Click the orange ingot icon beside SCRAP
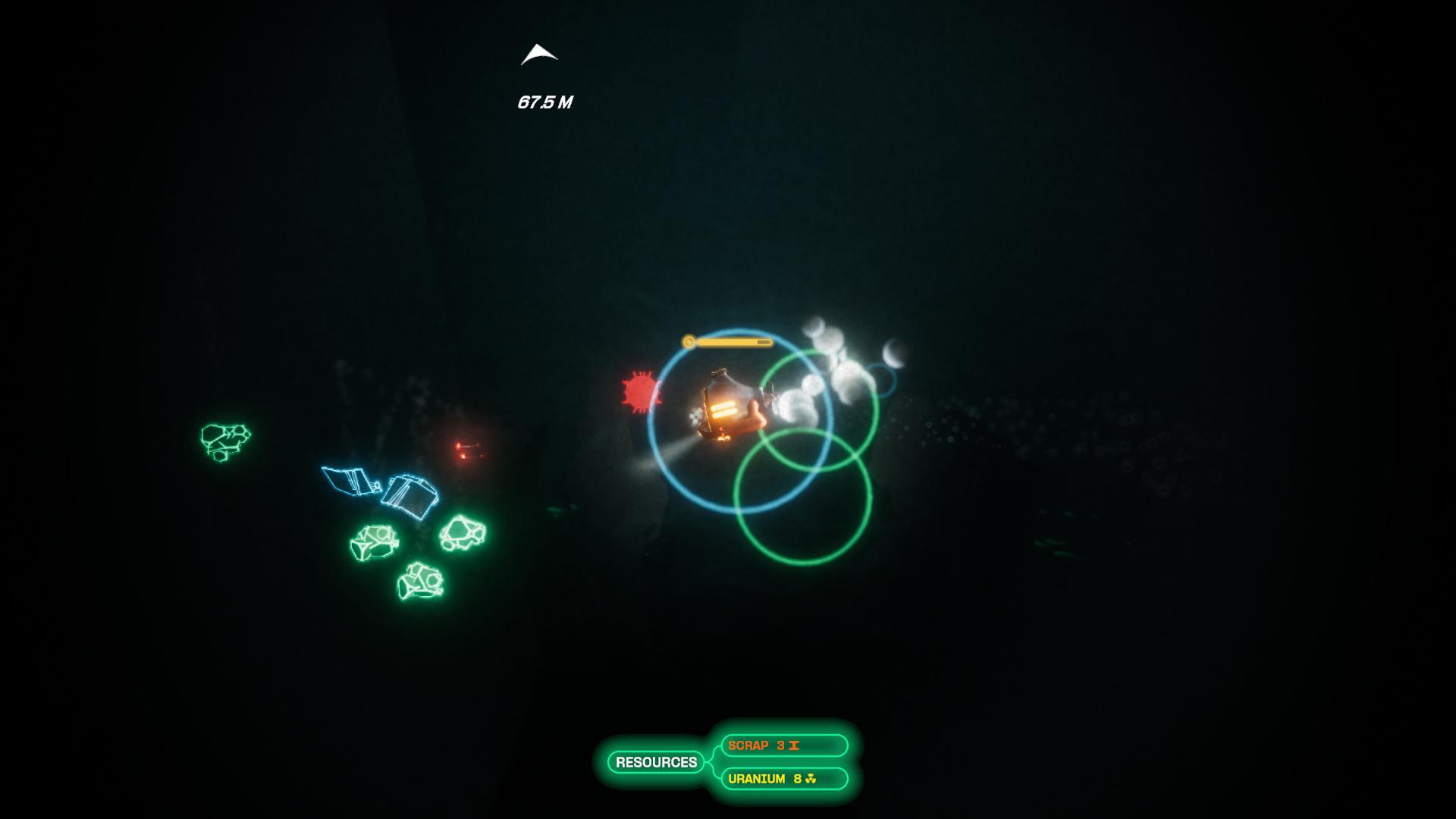Image resolution: width=1456 pixels, height=819 pixels. [792, 745]
